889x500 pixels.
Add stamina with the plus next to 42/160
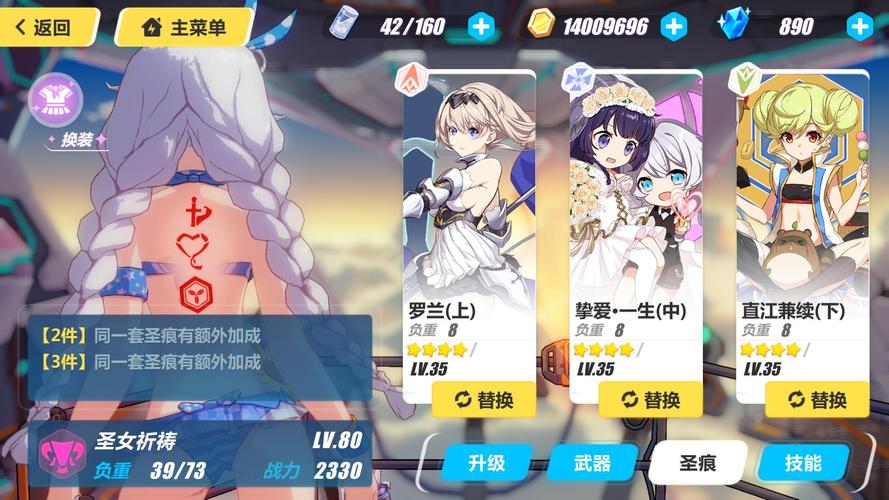[481, 27]
